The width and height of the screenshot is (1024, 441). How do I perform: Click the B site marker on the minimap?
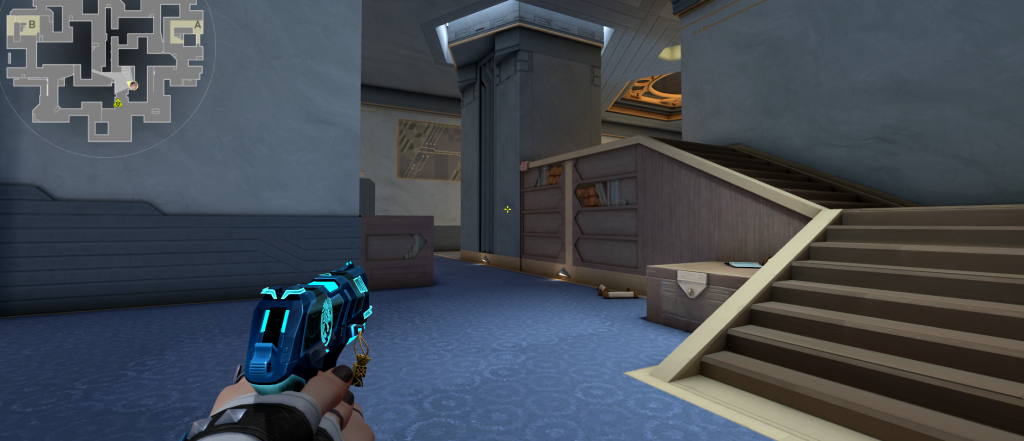(32, 23)
